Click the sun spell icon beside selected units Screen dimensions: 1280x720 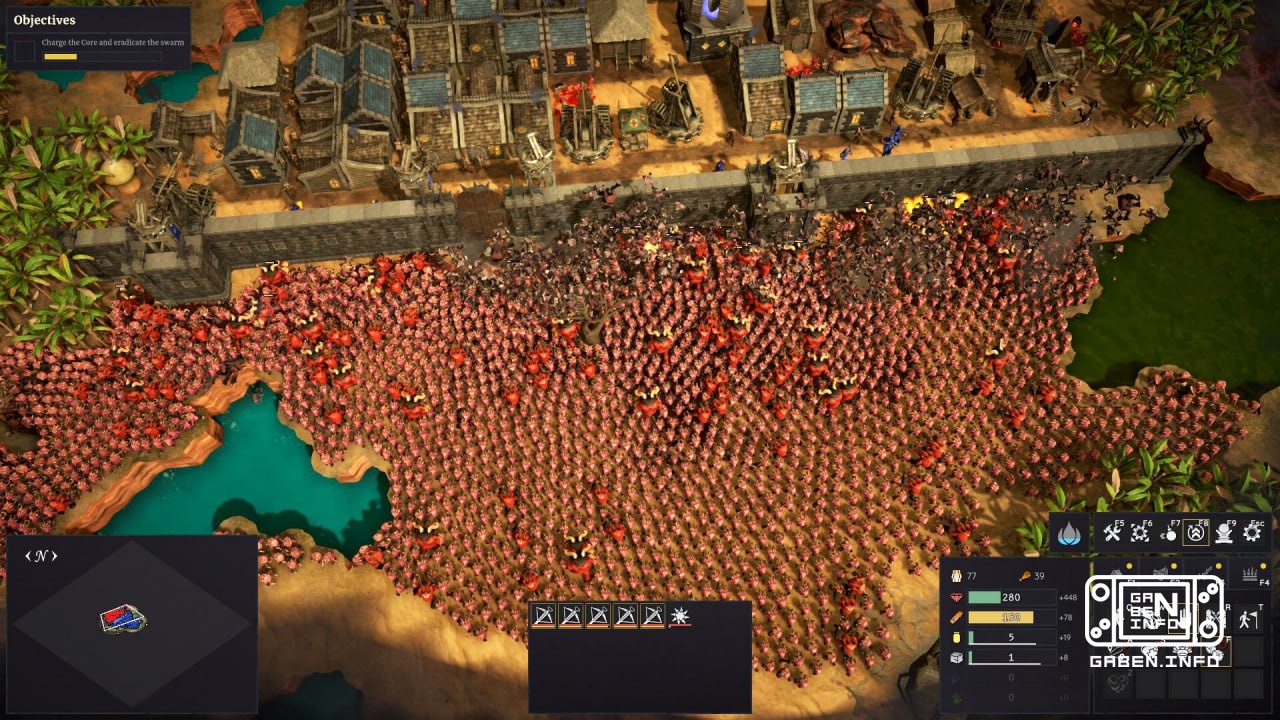pyautogui.click(x=679, y=616)
